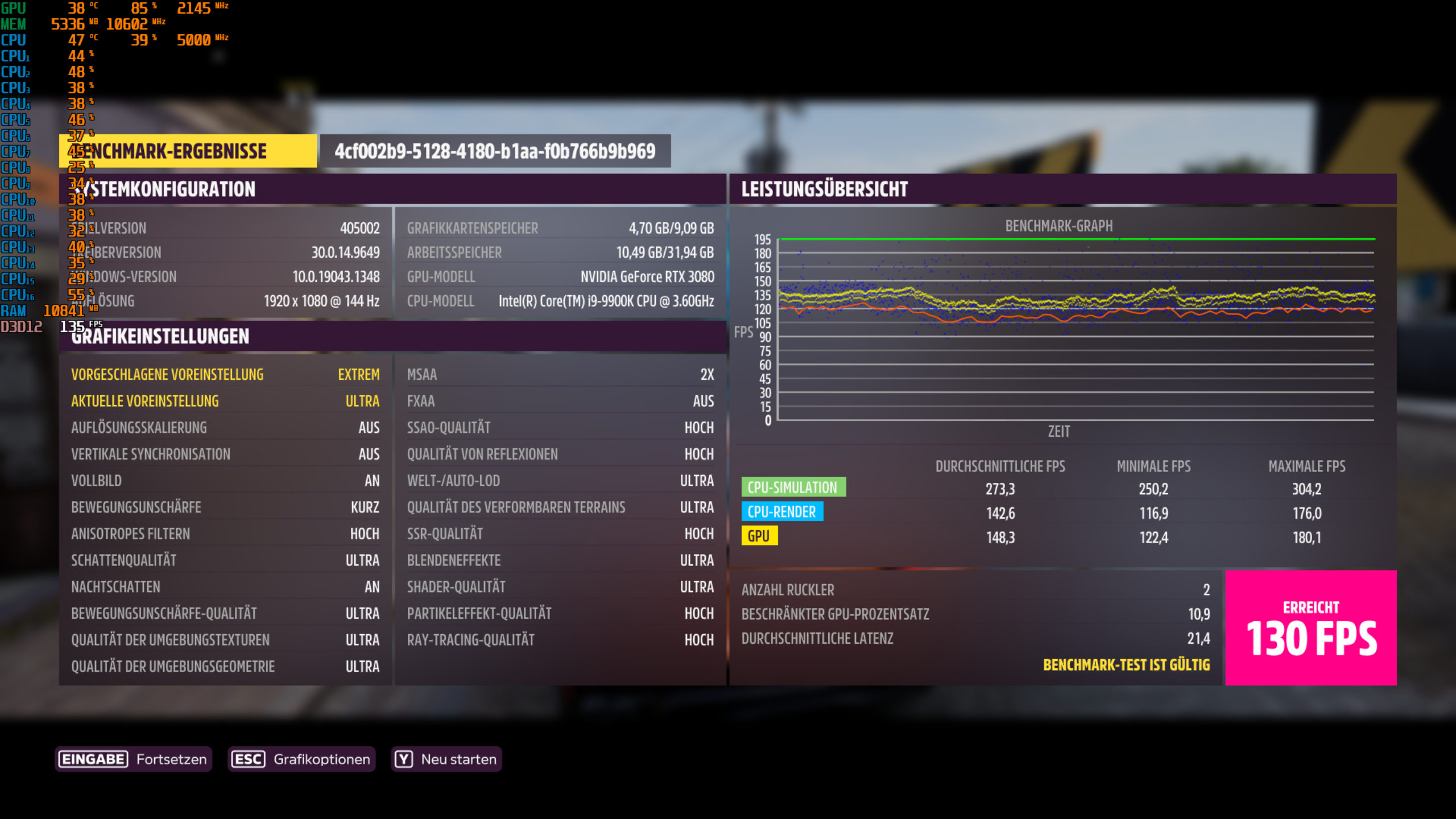Restart benchmark with Neu starten
1456x819 pixels.
tap(447, 759)
